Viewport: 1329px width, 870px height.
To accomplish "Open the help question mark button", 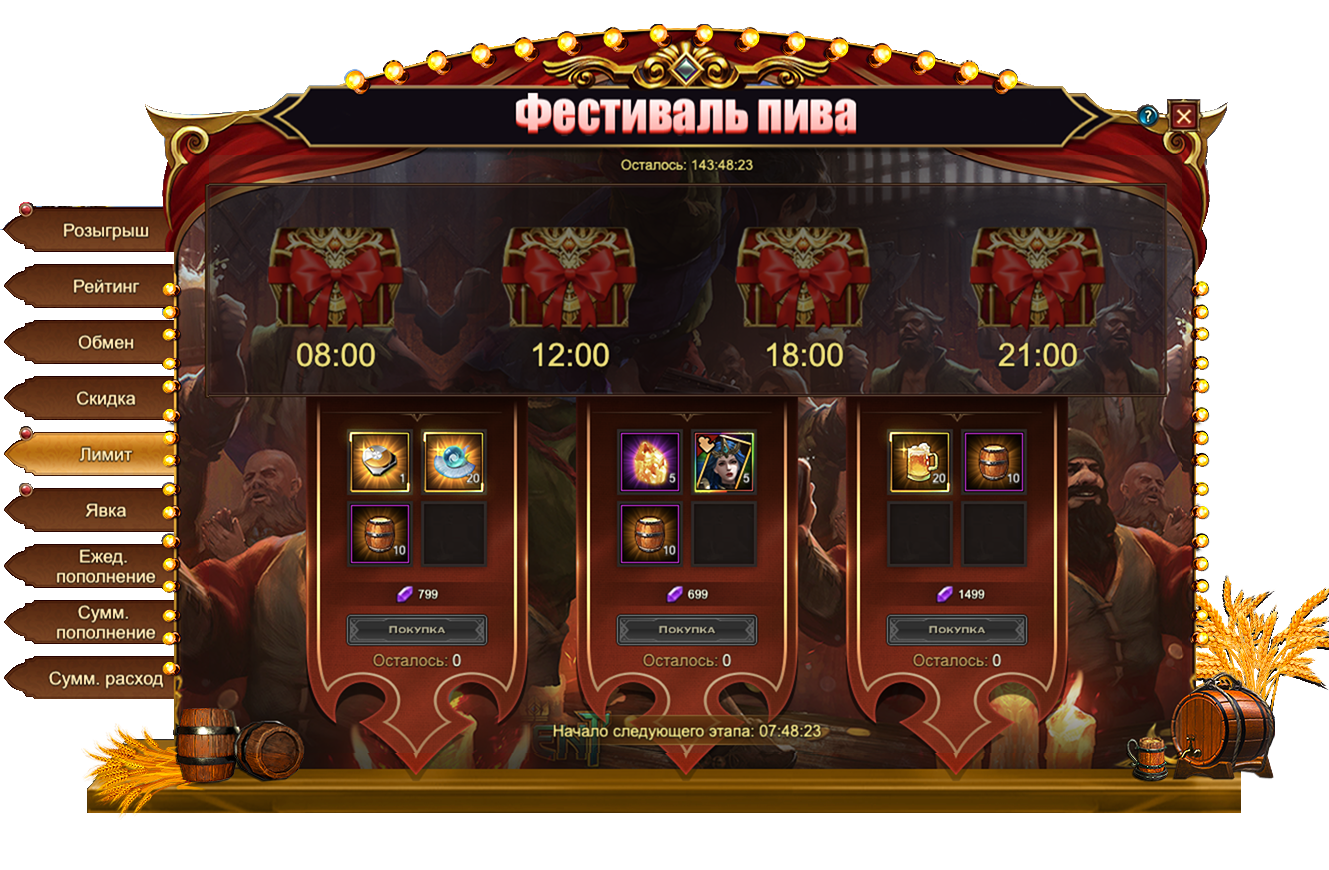I will 1148,116.
